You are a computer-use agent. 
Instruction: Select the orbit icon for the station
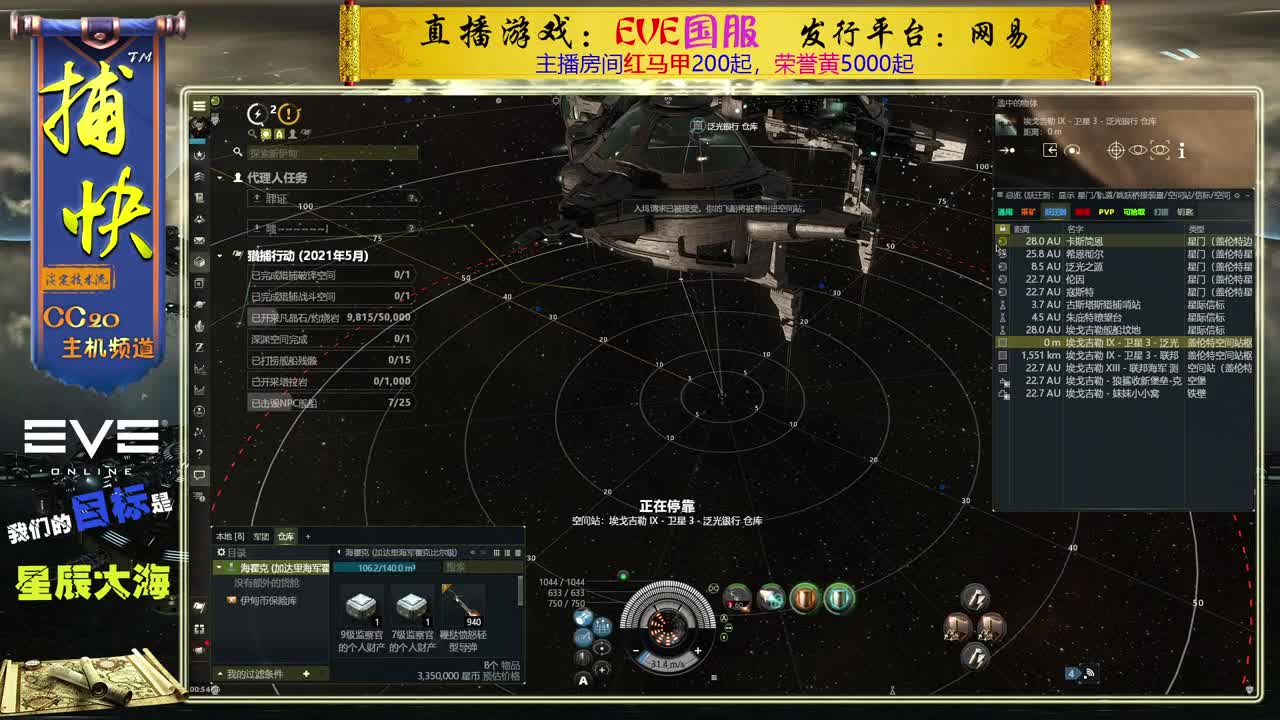coord(1072,150)
